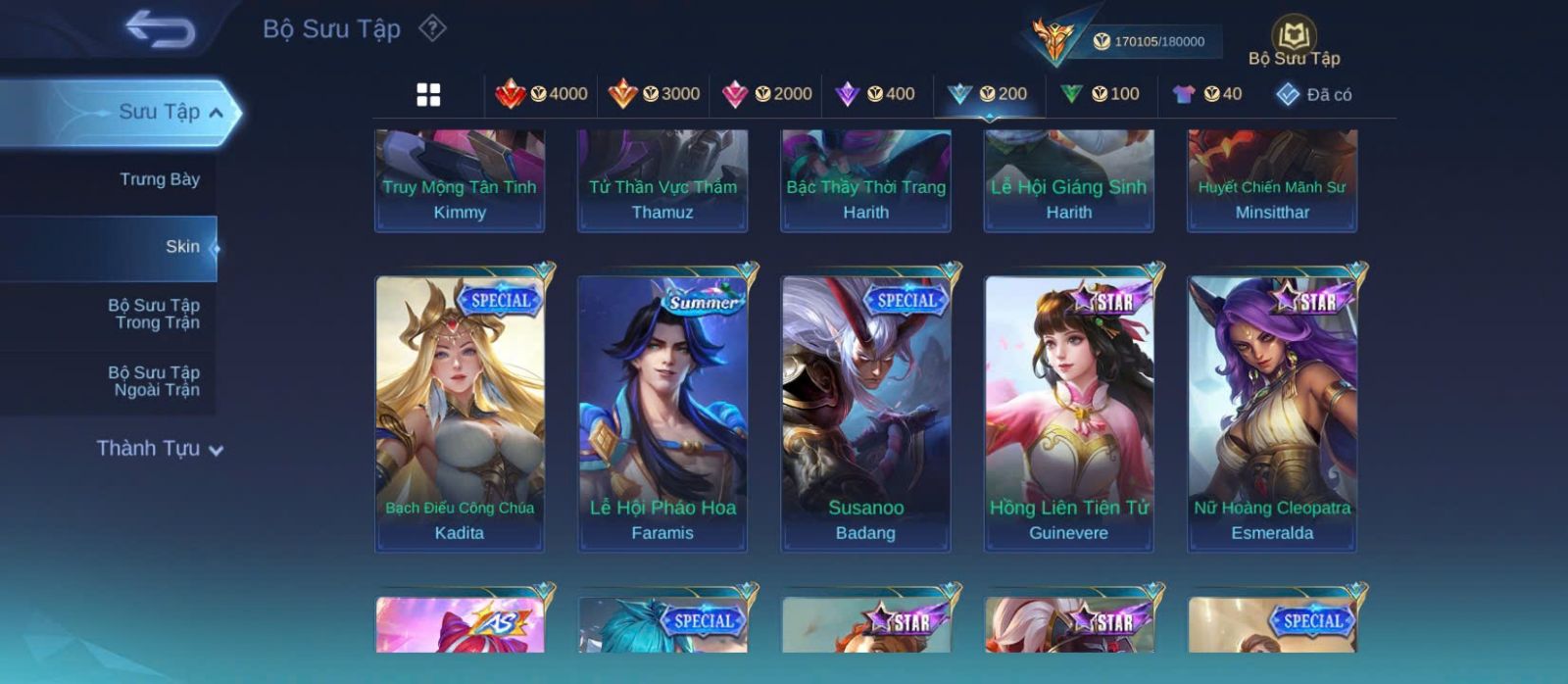Switch to the 2000 point tier
The width and height of the screenshot is (1568, 684).
(x=766, y=94)
